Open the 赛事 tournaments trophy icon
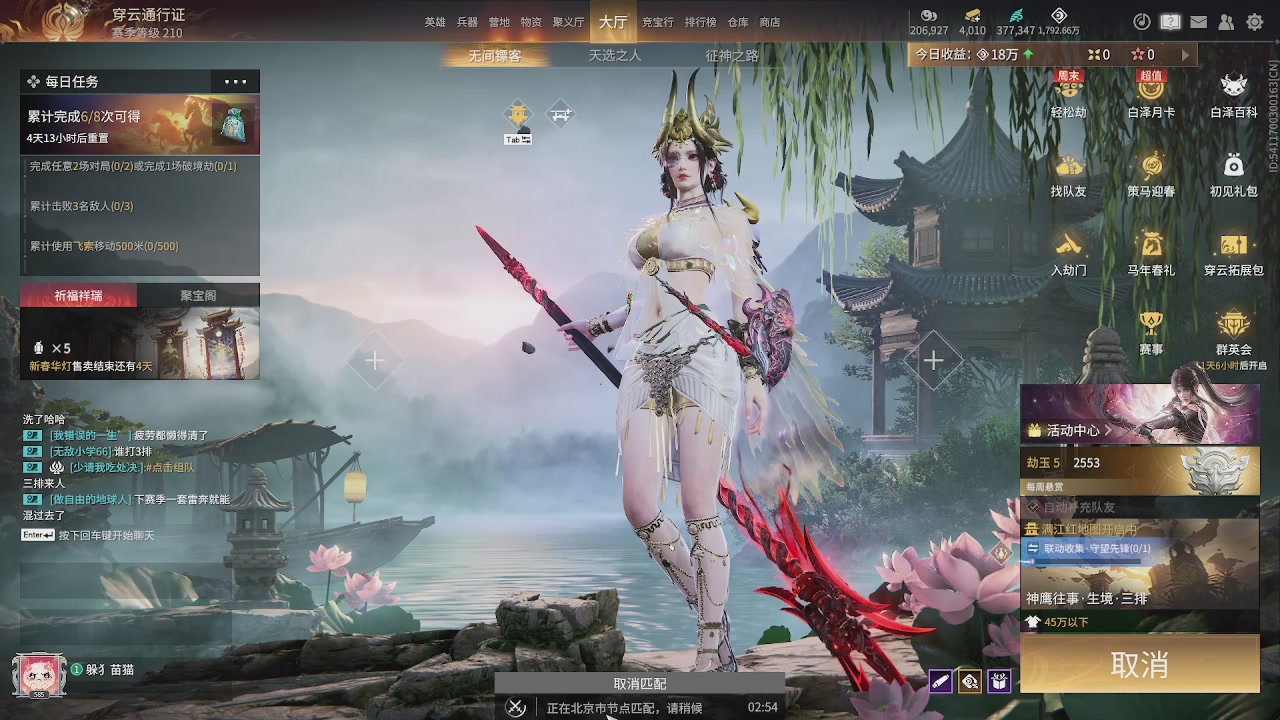1280x720 pixels. click(x=1151, y=333)
